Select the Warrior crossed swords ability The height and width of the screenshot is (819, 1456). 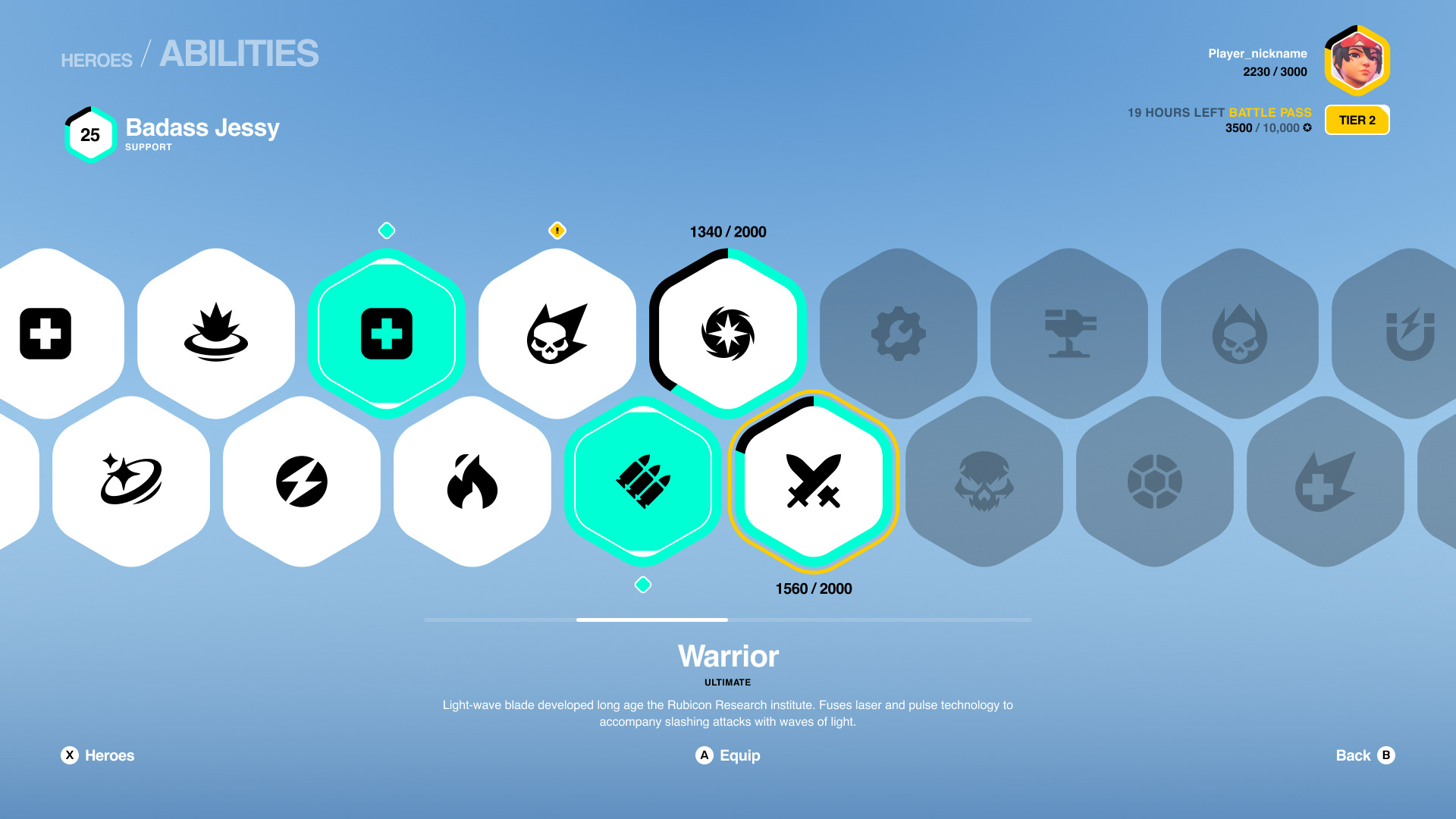[x=814, y=482]
